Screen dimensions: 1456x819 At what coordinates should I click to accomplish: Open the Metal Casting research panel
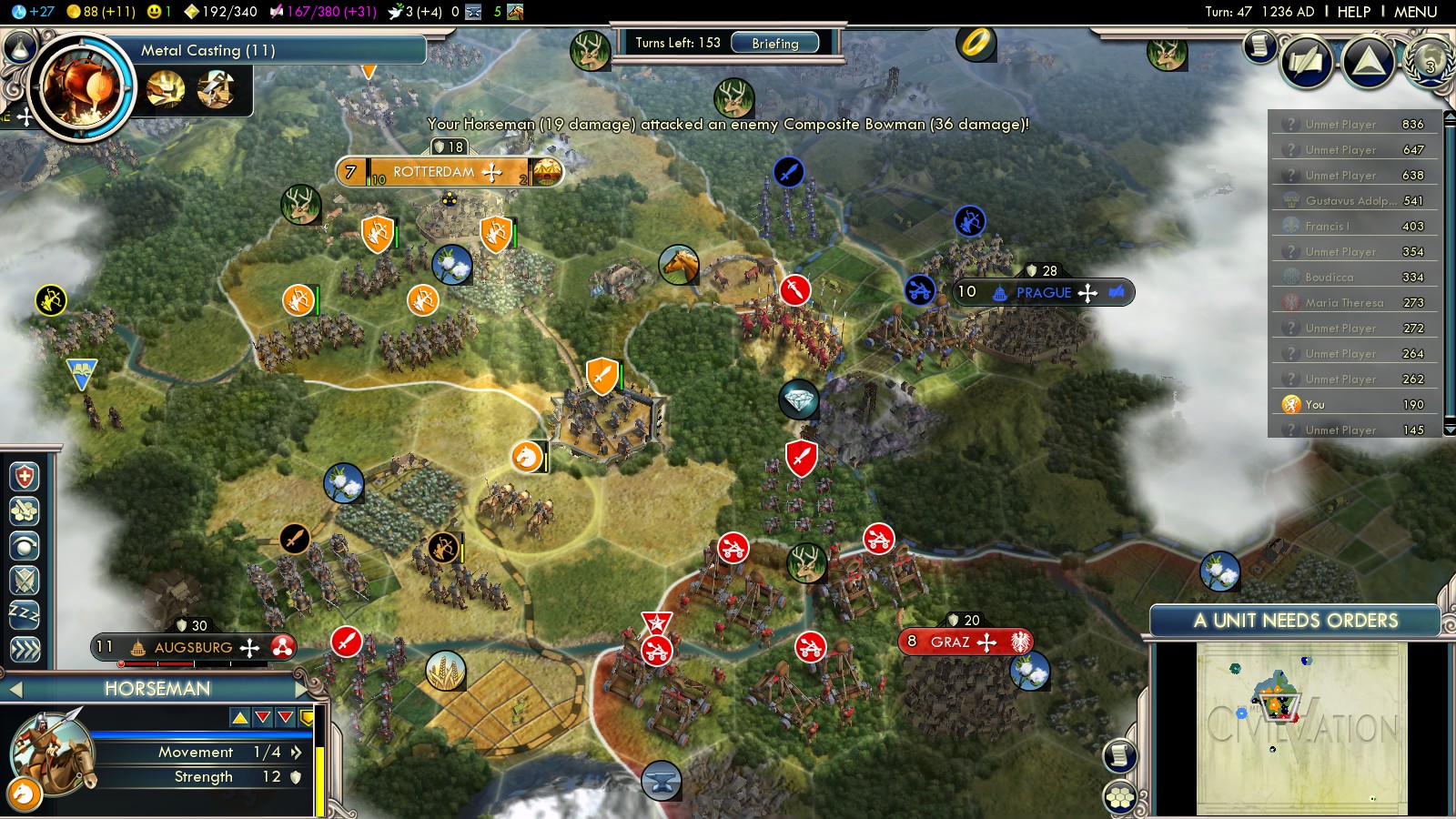click(207, 50)
